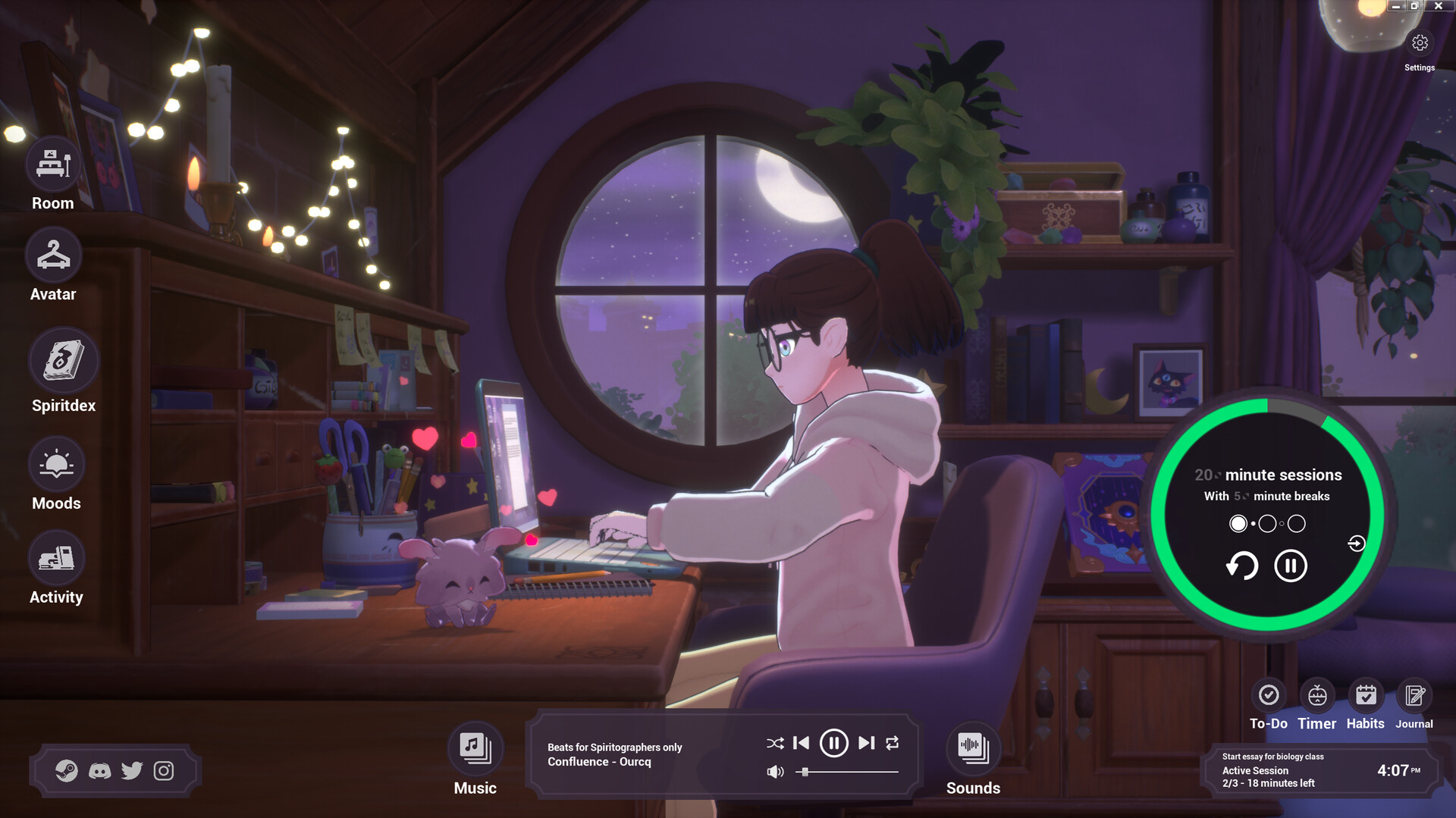
Task: Open the Sounds panel
Action: 973,747
